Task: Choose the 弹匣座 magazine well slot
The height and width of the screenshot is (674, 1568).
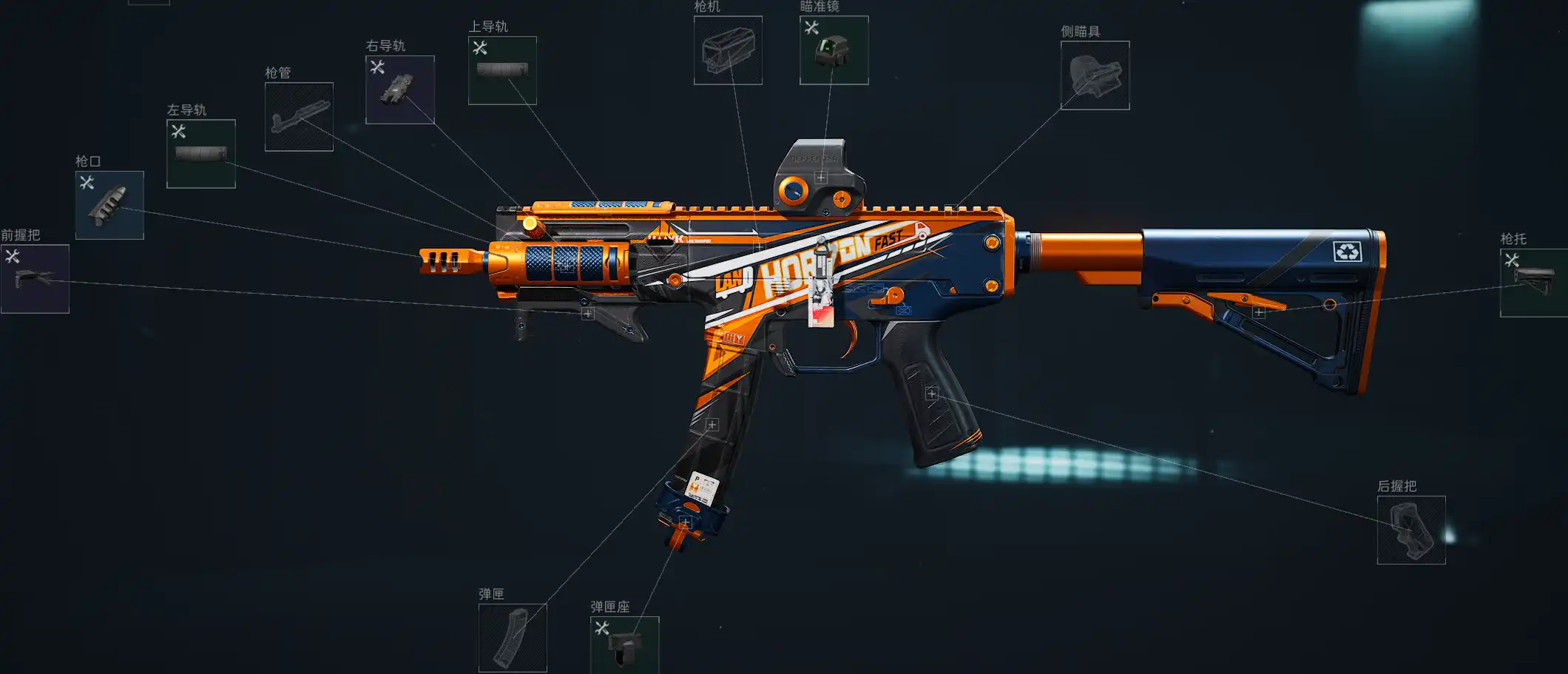Action: pyautogui.click(x=625, y=645)
